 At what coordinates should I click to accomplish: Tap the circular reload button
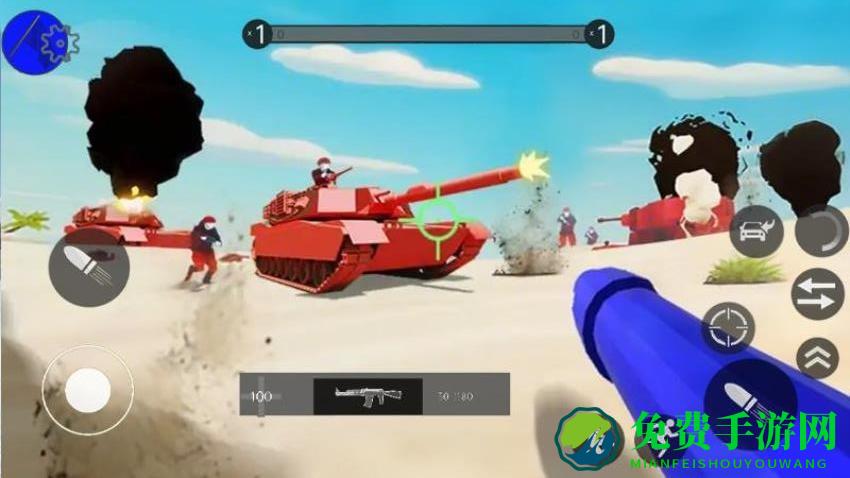click(821, 231)
